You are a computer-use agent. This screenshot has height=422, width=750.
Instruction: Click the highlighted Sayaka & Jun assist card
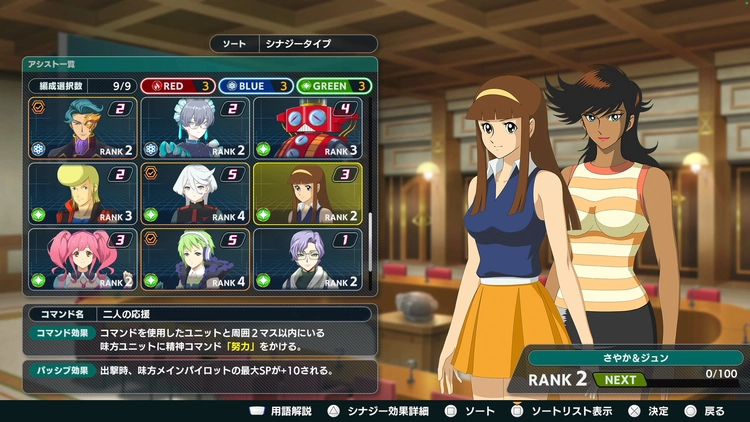(x=307, y=193)
